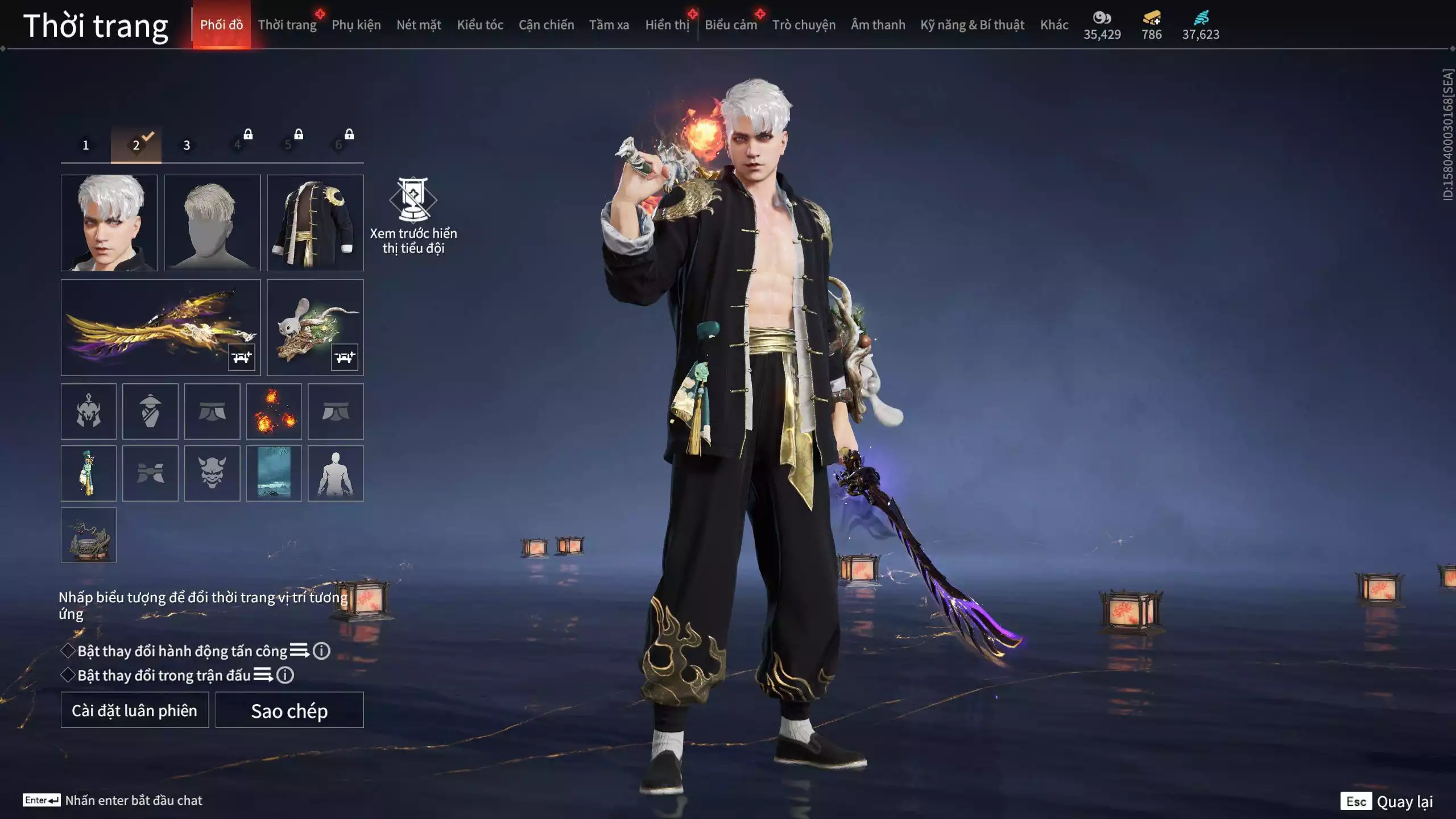The image size is (1456, 819).
Task: Select the character face thumbnail
Action: coord(109,222)
